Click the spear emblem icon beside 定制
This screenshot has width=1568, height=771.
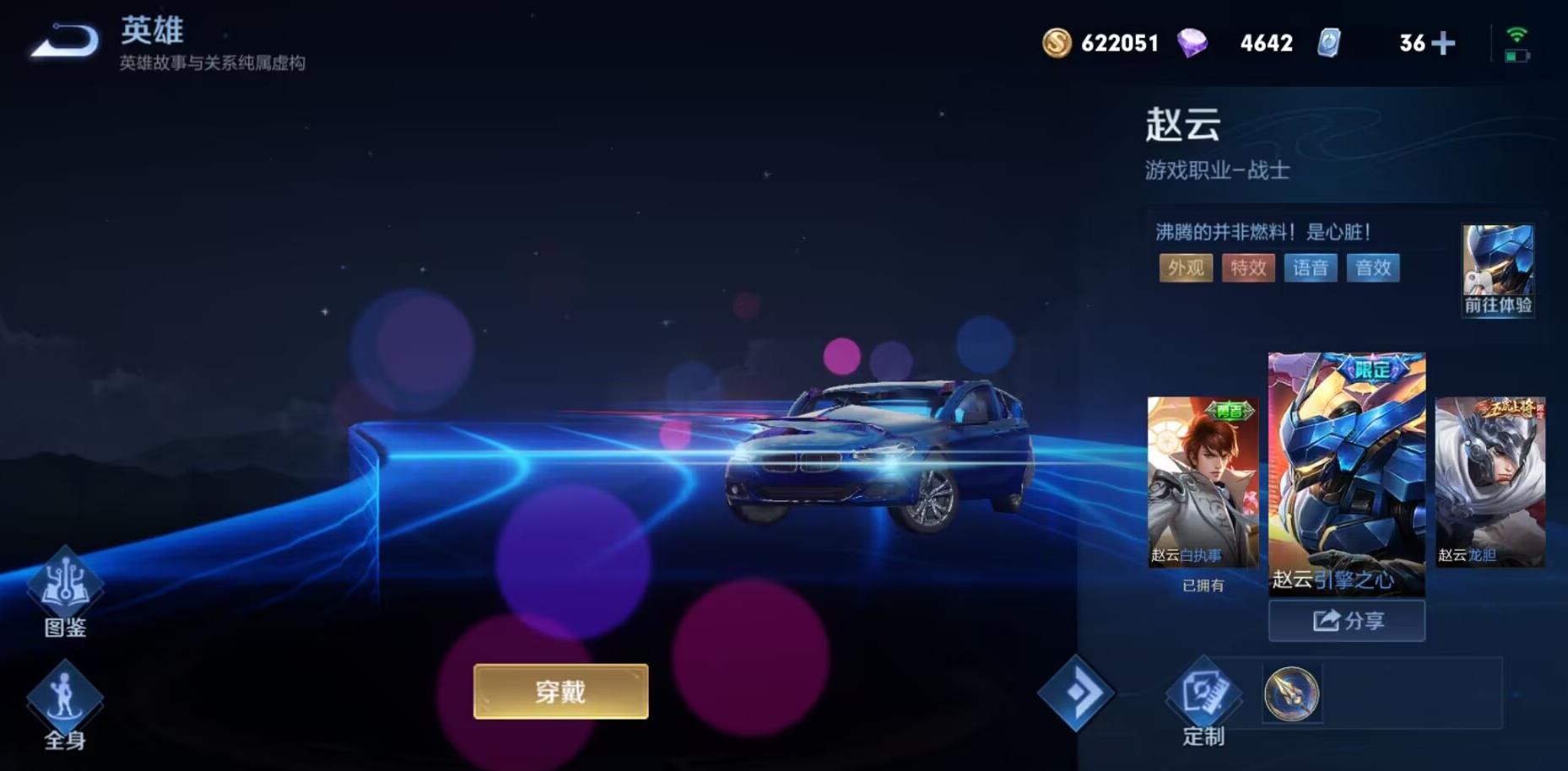(x=1291, y=696)
